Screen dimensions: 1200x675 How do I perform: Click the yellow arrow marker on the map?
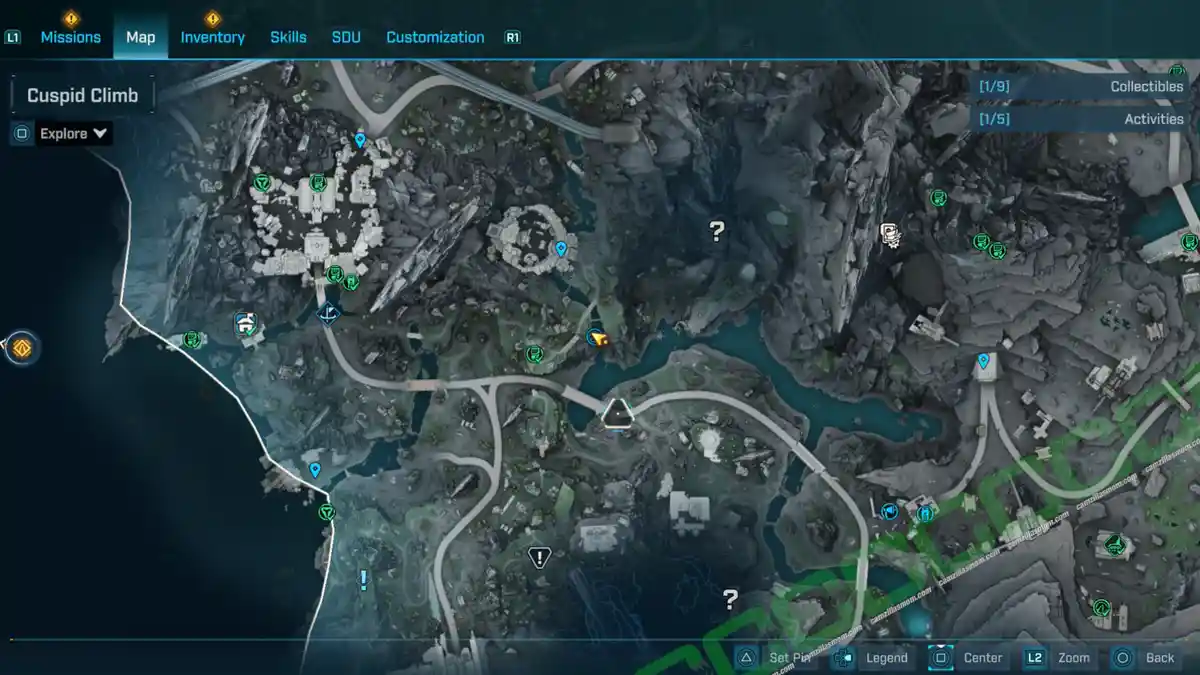pos(598,339)
